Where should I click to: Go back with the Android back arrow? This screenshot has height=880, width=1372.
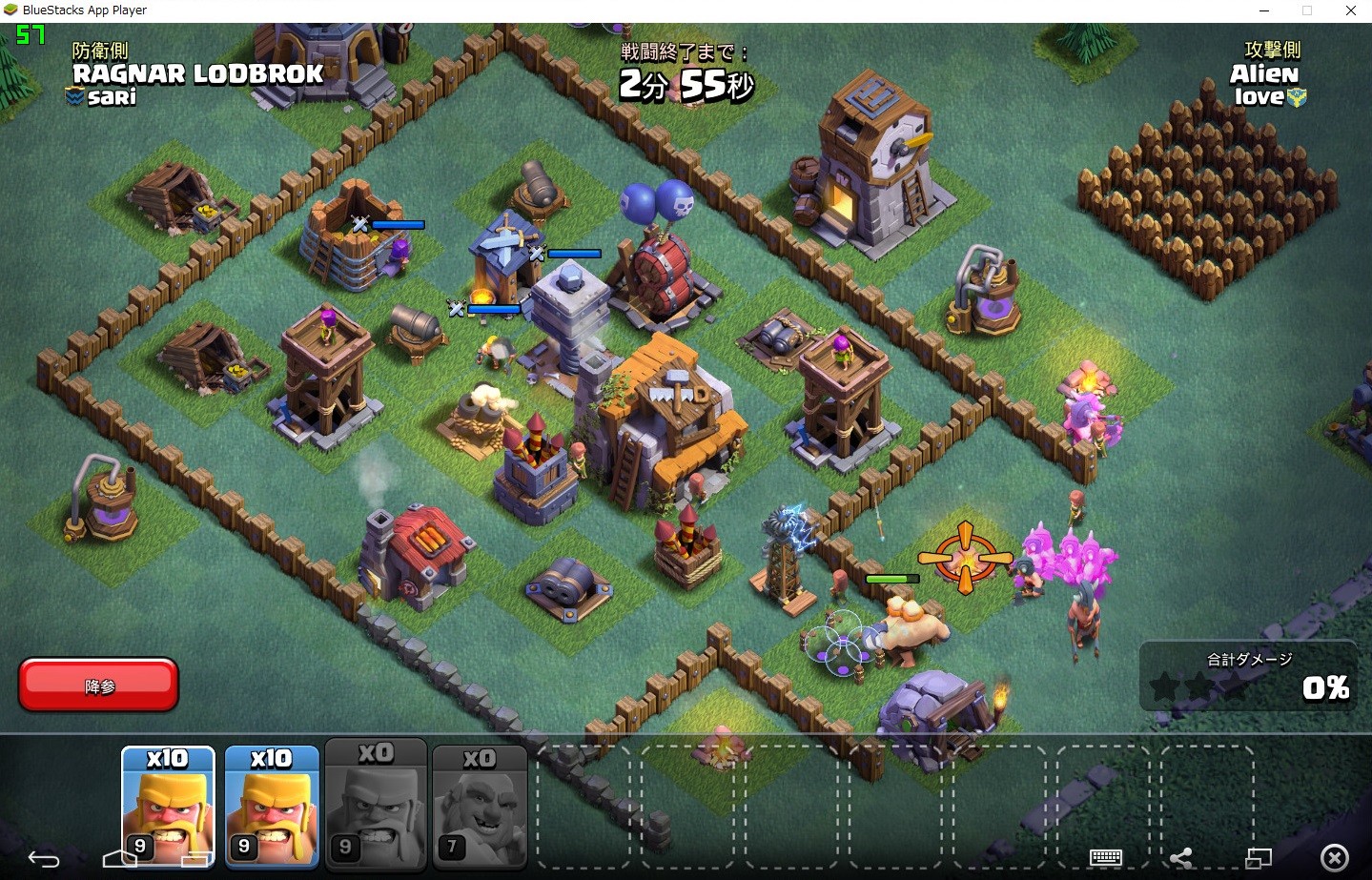(43, 859)
